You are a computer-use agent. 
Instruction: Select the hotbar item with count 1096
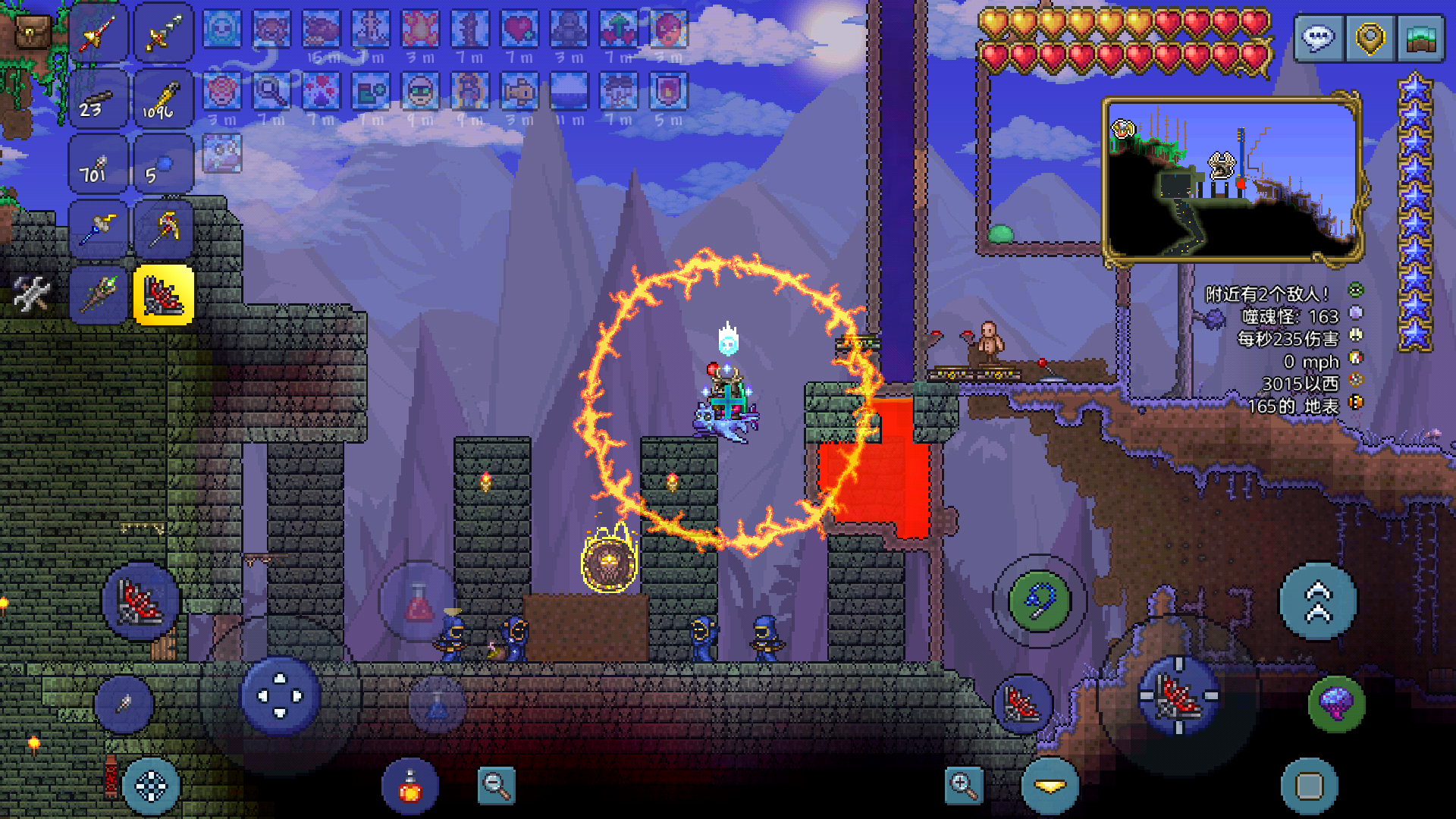tap(164, 99)
